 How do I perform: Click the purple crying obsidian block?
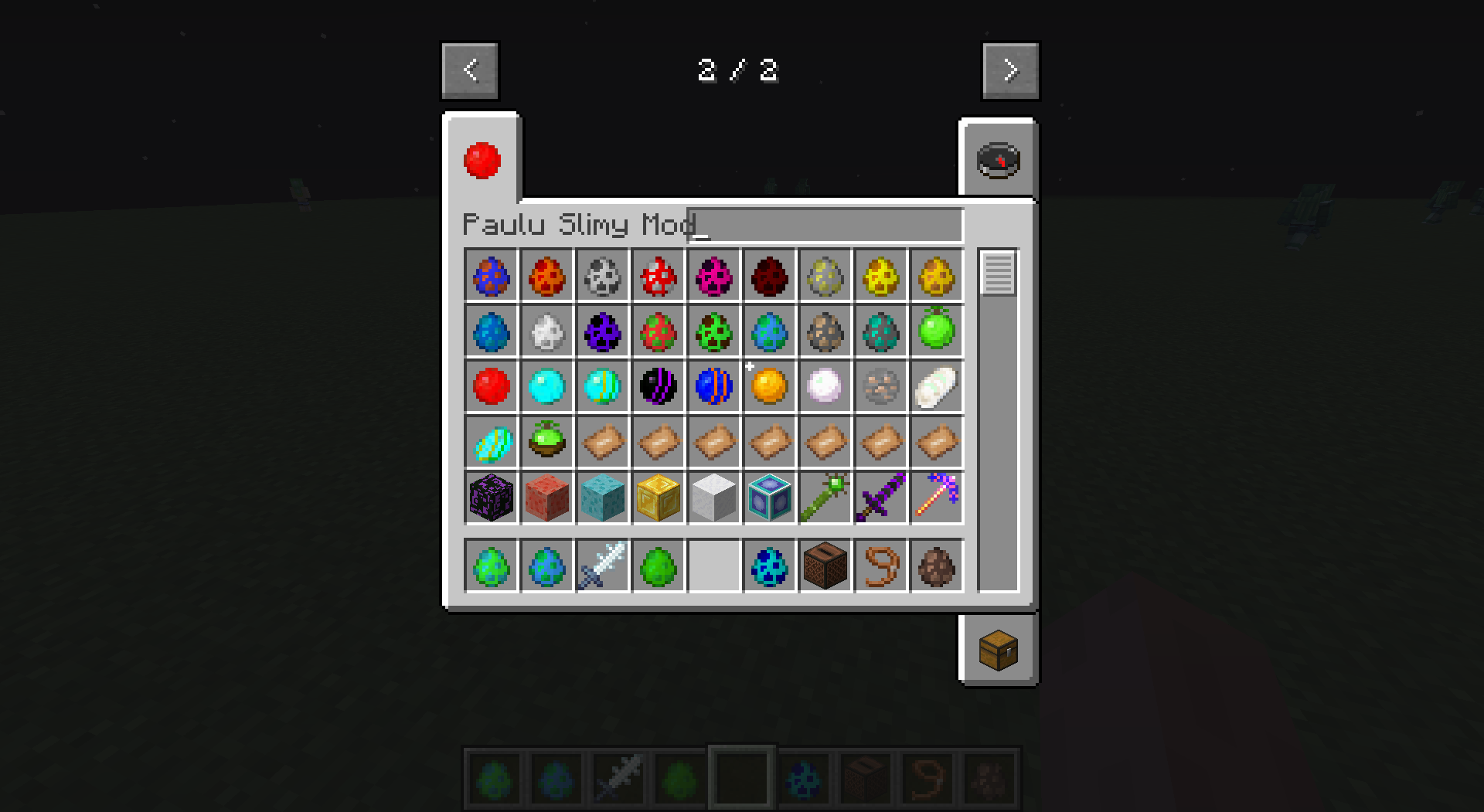click(x=491, y=497)
